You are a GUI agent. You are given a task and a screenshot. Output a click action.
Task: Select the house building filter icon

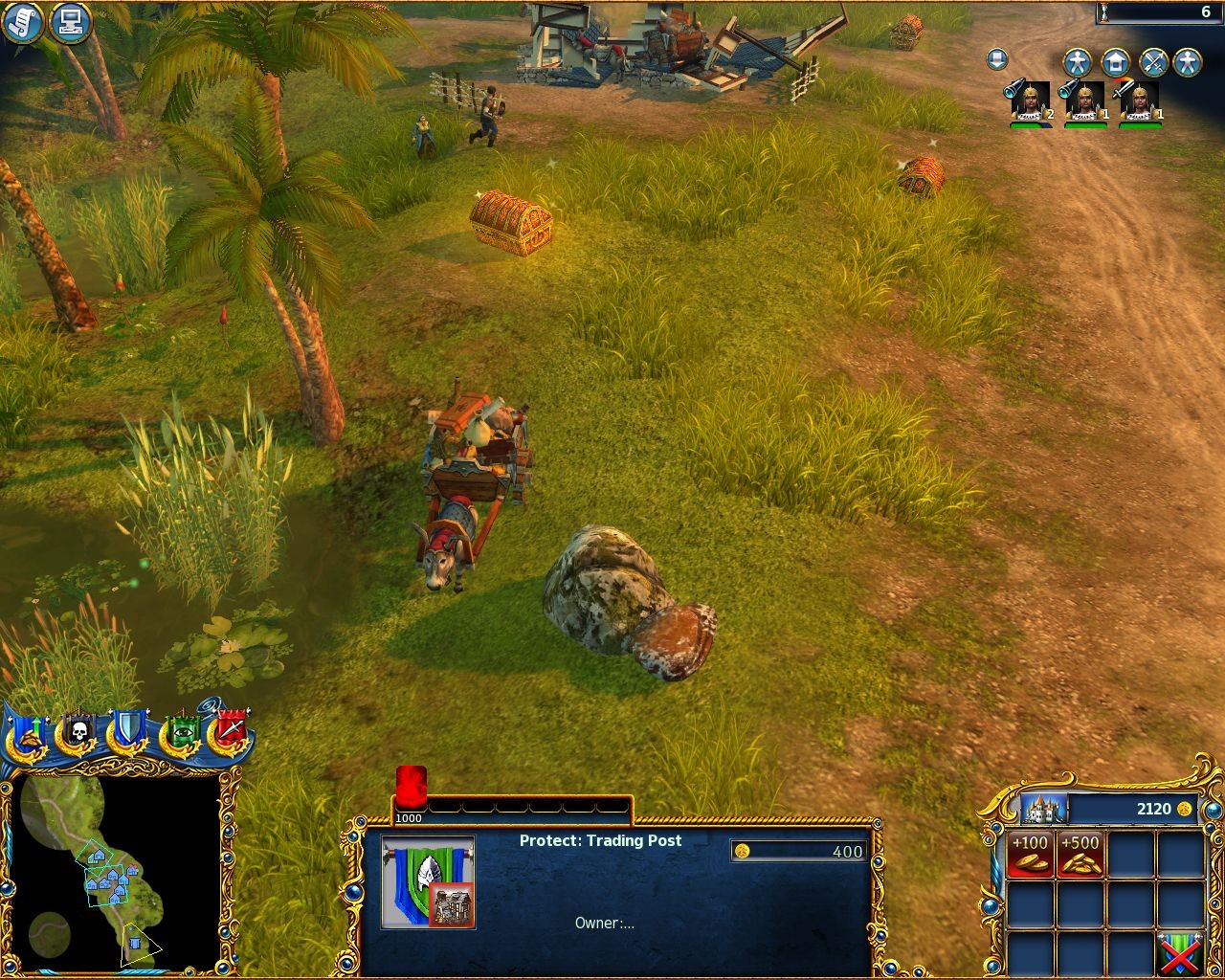coord(1116,63)
